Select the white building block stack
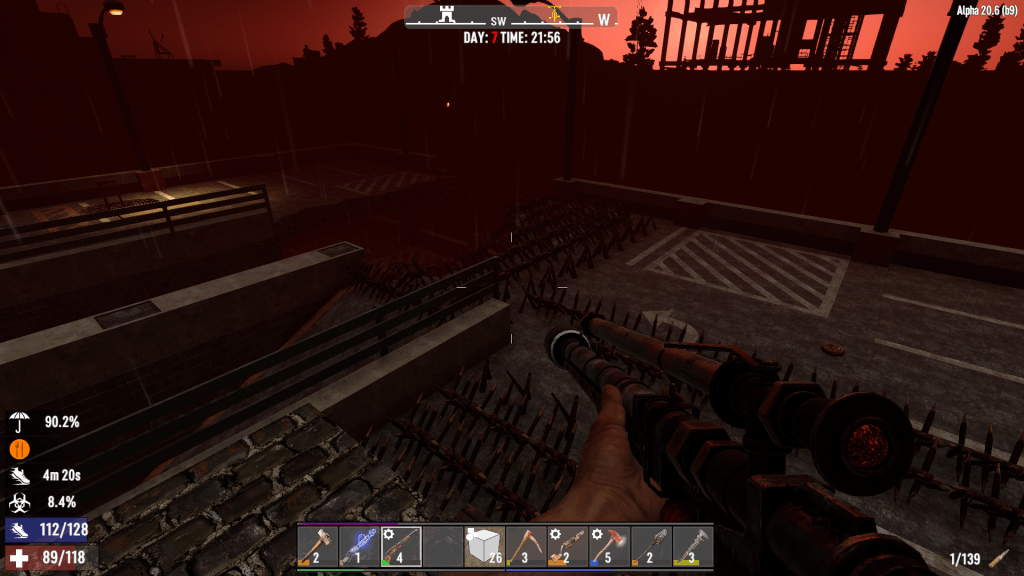1024x576 pixels. click(x=484, y=547)
